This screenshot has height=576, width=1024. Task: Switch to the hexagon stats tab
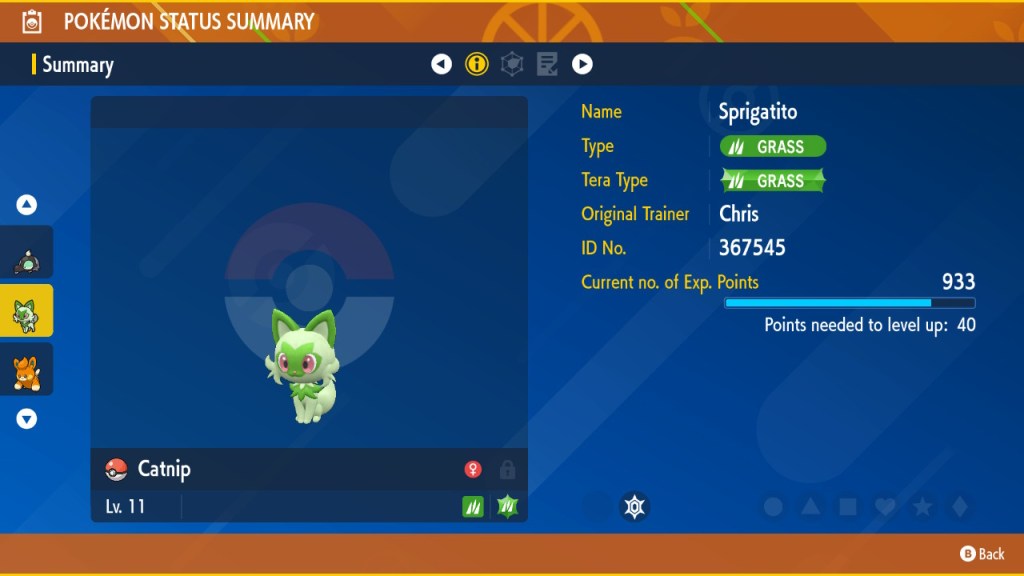click(x=512, y=65)
